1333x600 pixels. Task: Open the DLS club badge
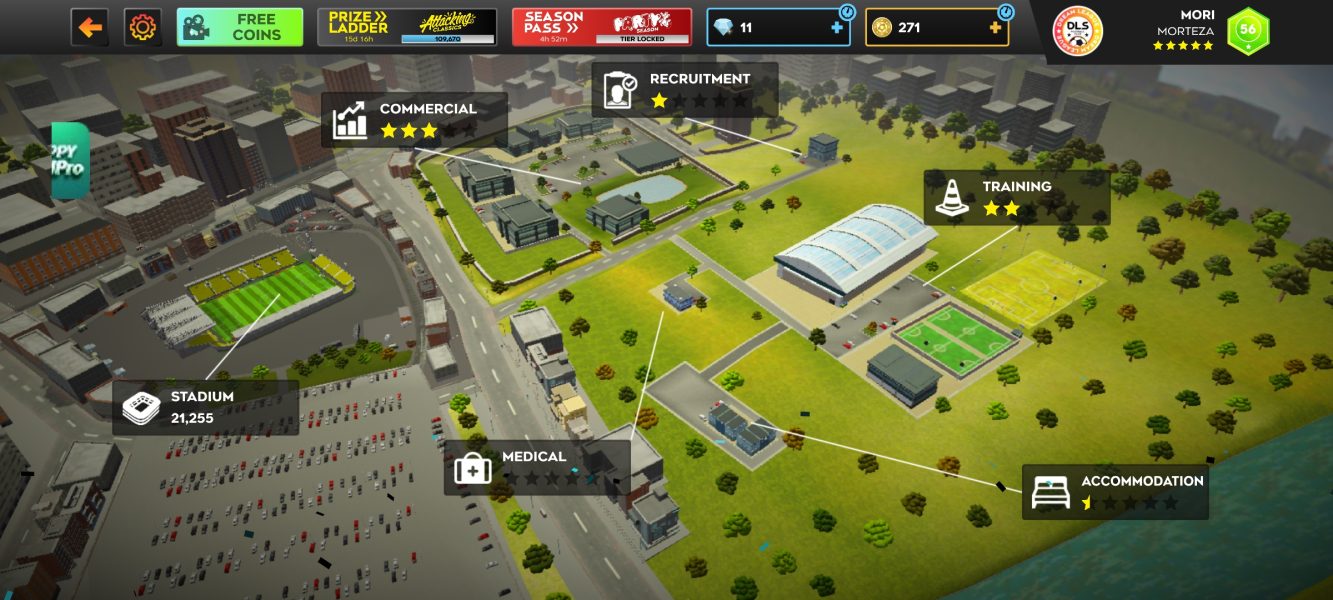pos(1078,31)
